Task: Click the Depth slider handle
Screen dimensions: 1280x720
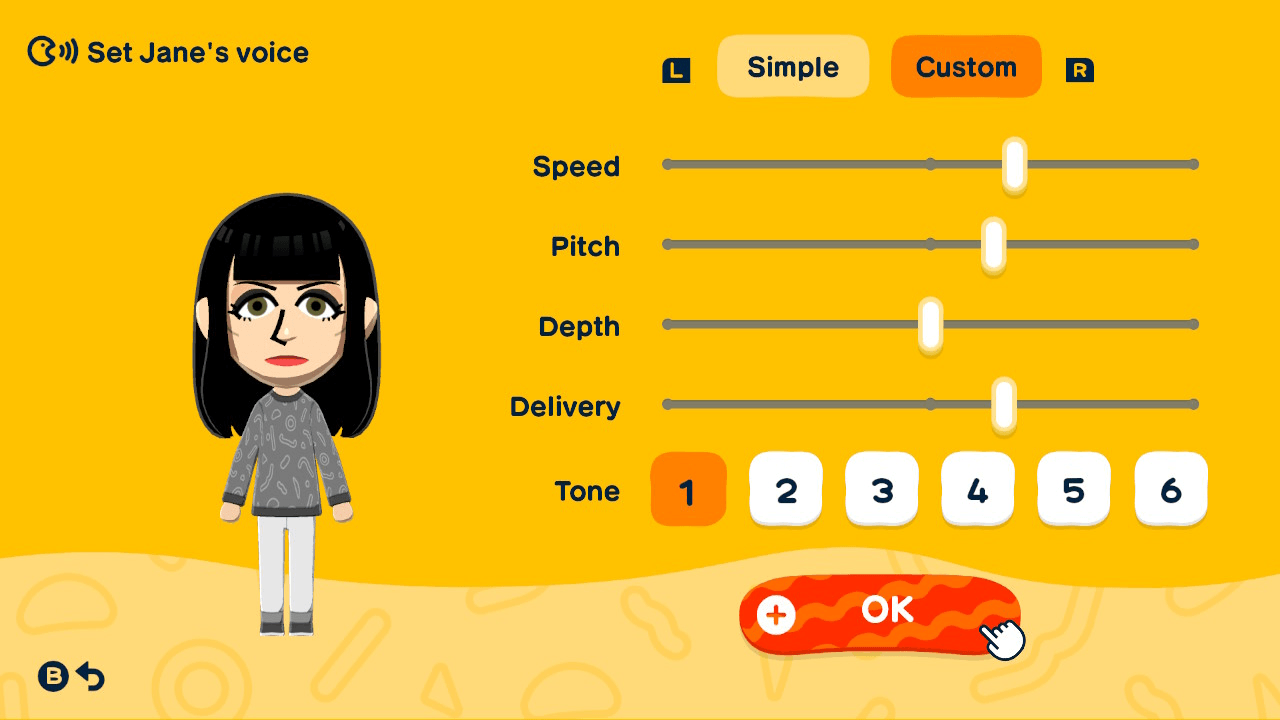Action: click(x=931, y=323)
